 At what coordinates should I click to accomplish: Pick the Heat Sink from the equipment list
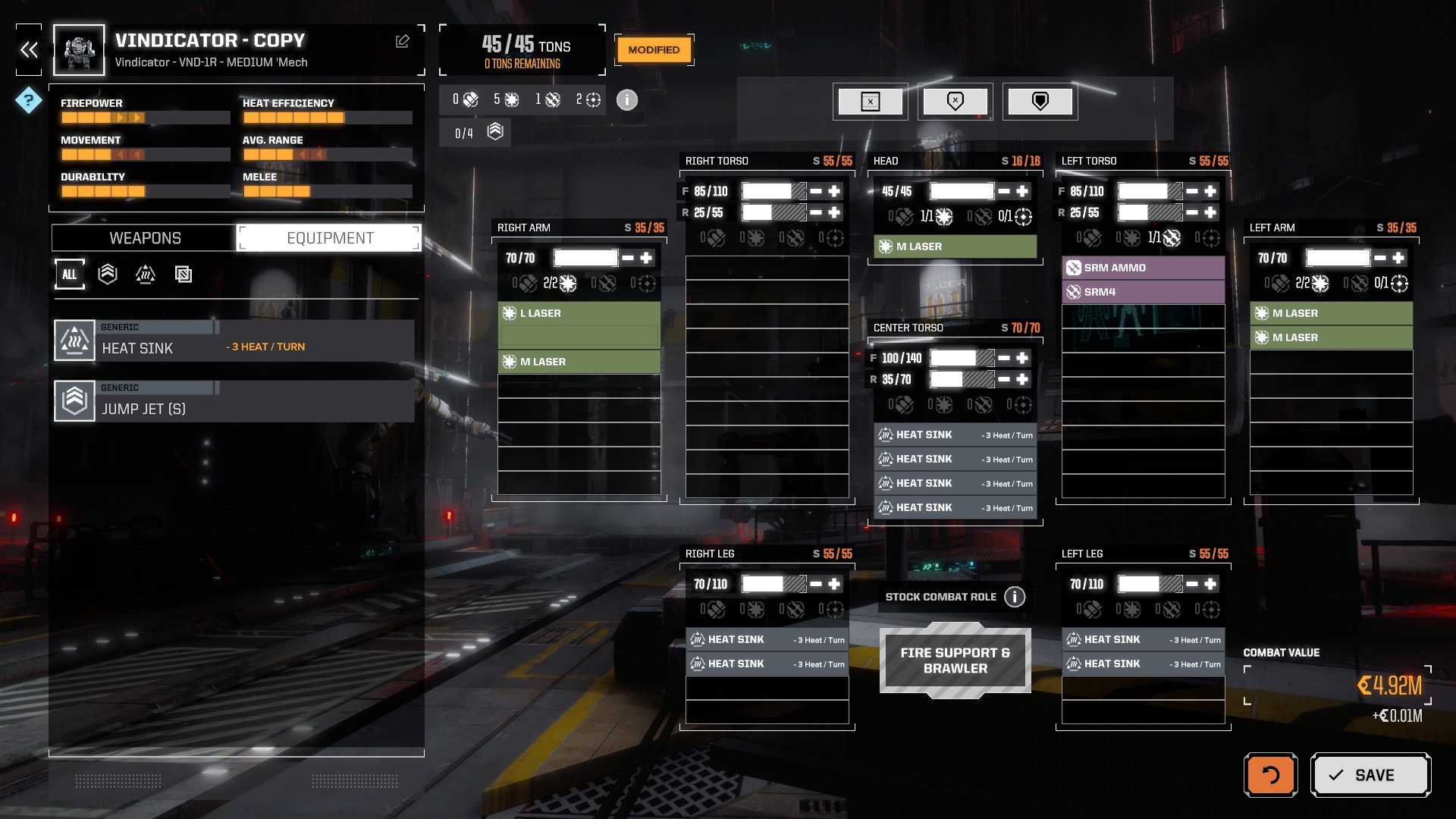click(234, 340)
